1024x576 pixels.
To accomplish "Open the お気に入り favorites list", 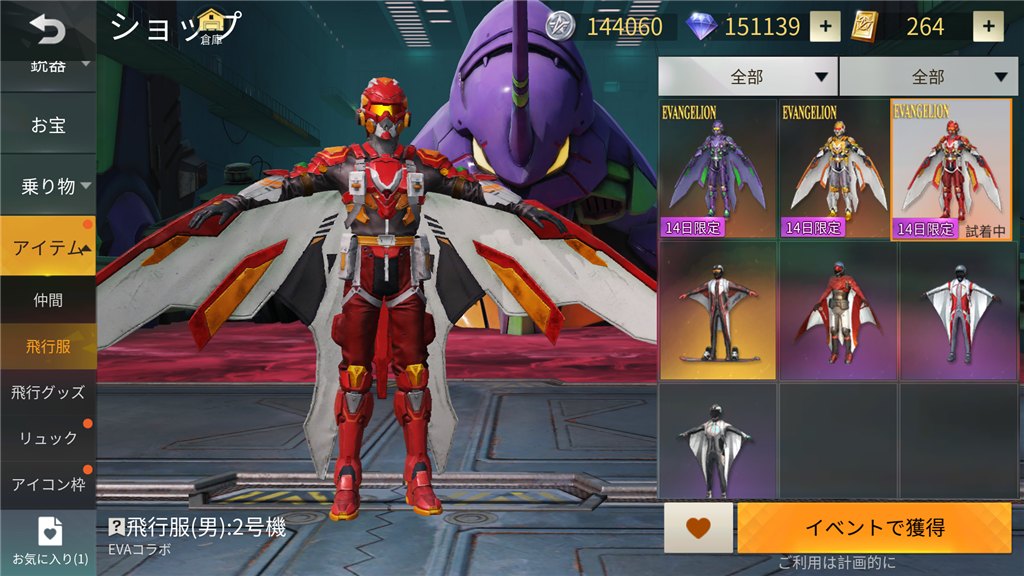I will pos(48,541).
